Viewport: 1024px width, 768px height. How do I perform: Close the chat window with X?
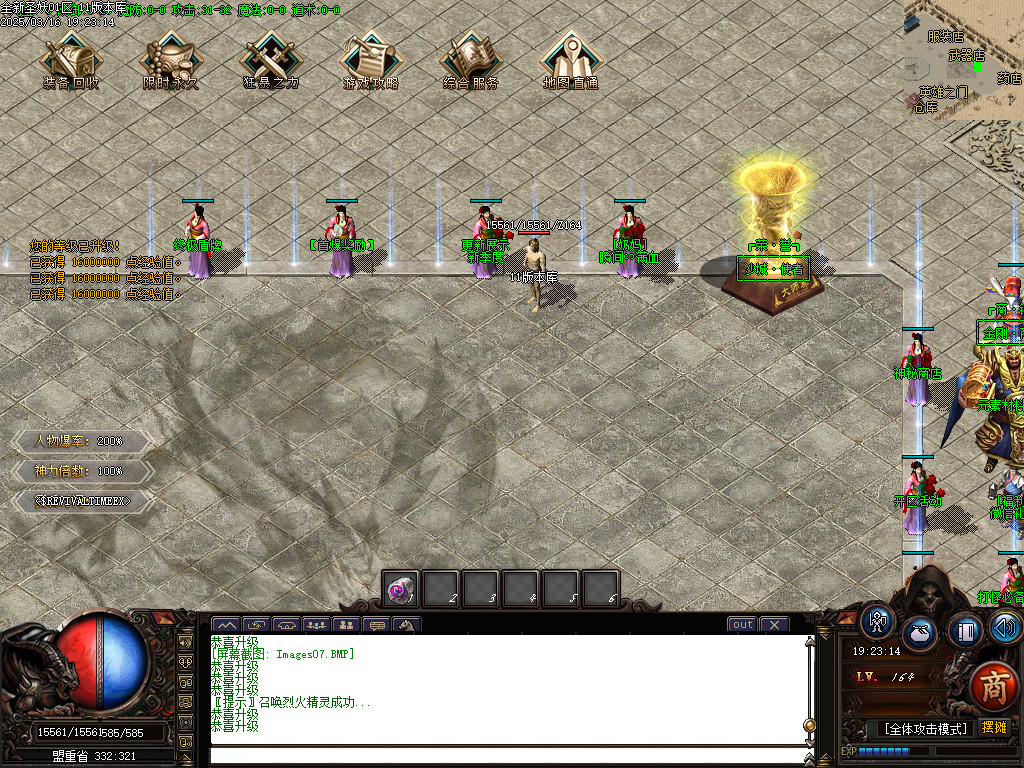click(774, 625)
